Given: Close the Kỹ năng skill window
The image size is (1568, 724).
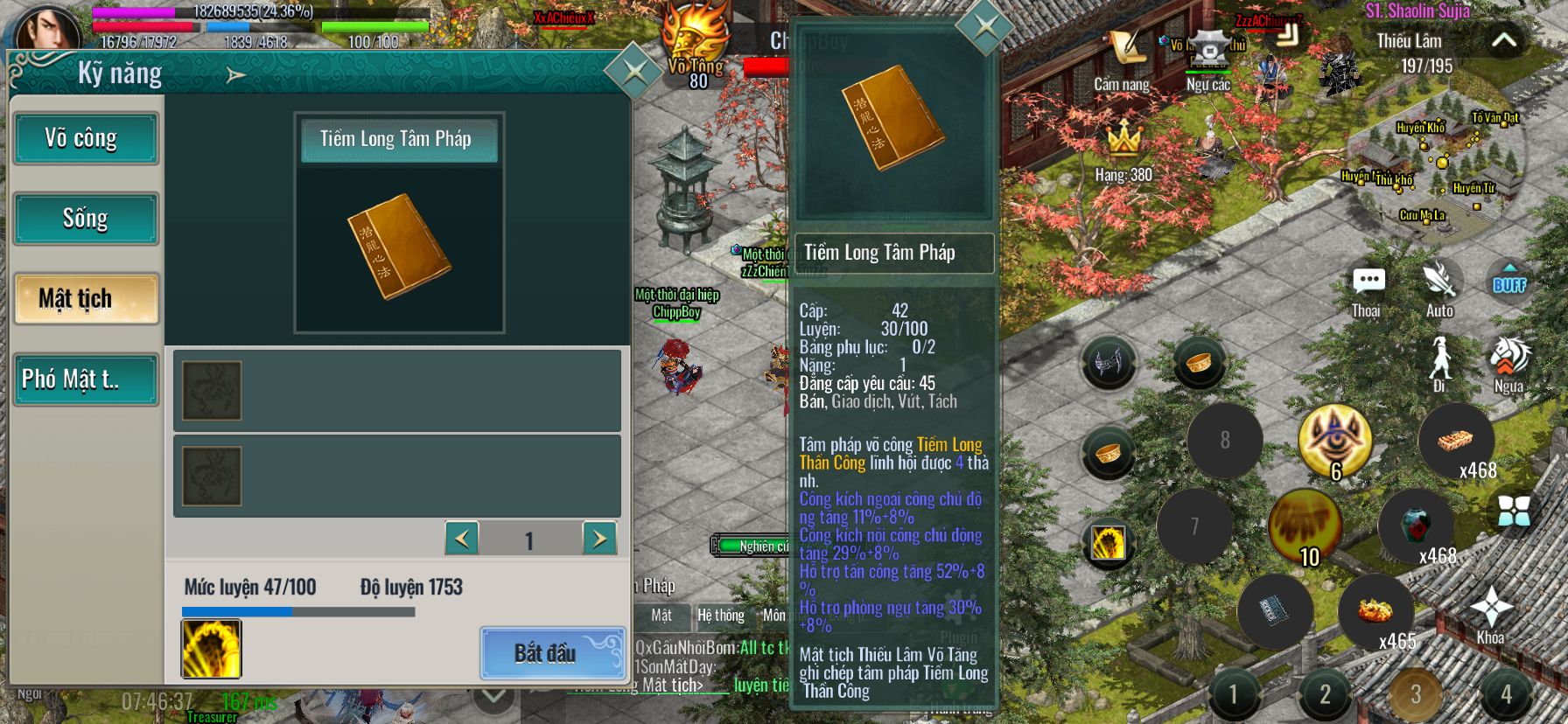Looking at the screenshot, I should click(x=633, y=72).
